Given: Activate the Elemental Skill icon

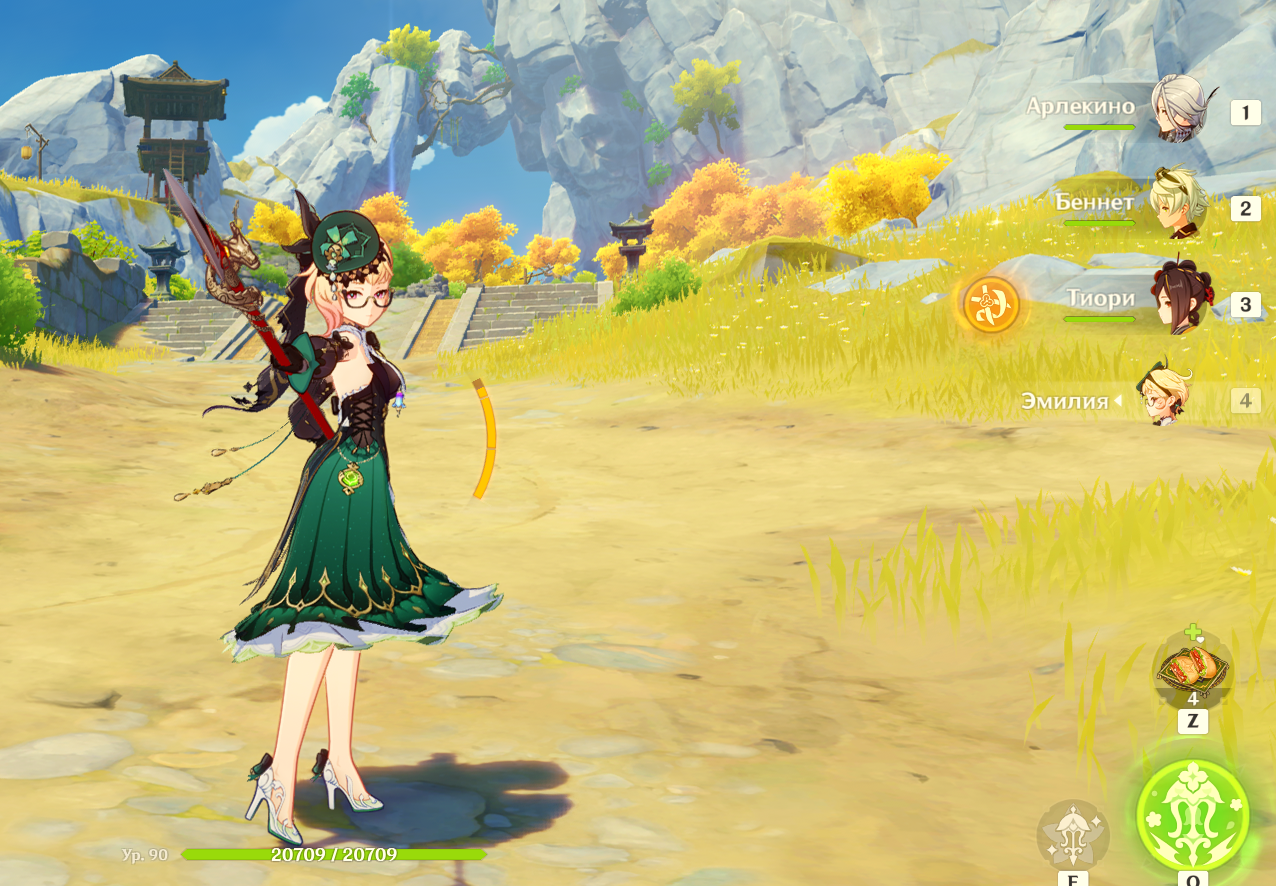Looking at the screenshot, I should tap(1072, 833).
